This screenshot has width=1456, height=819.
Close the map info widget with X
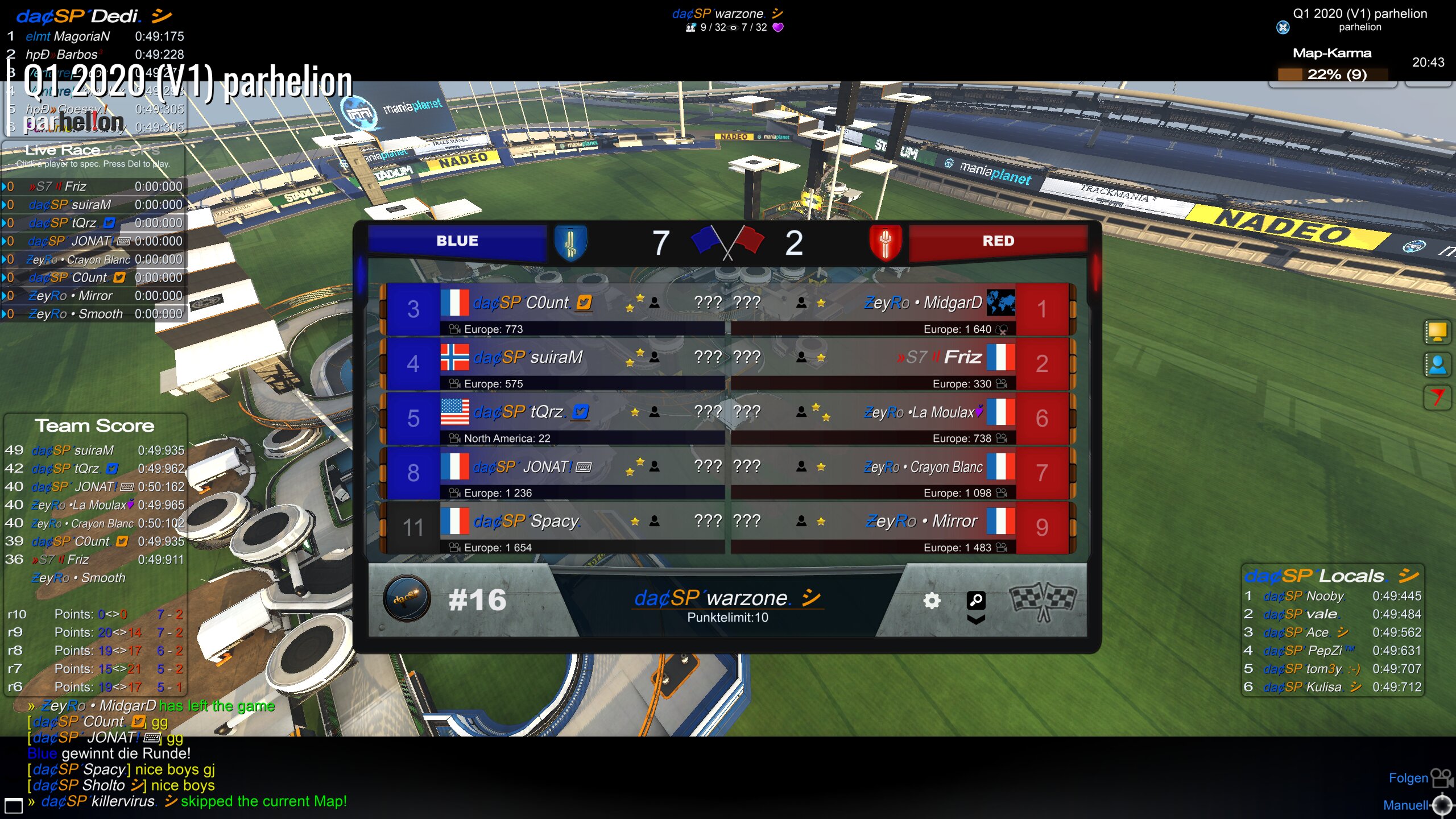pyautogui.click(x=1283, y=27)
